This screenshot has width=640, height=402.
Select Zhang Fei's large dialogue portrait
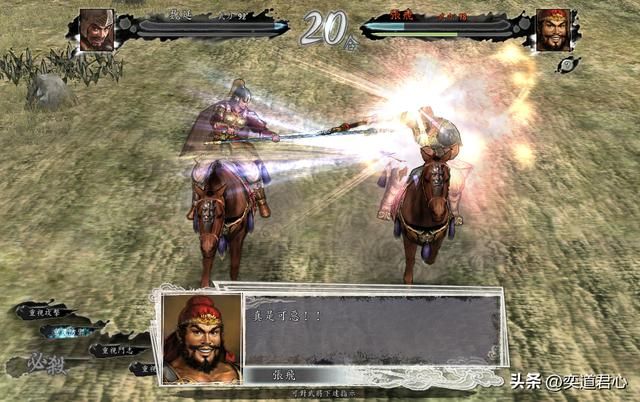pos(201,337)
